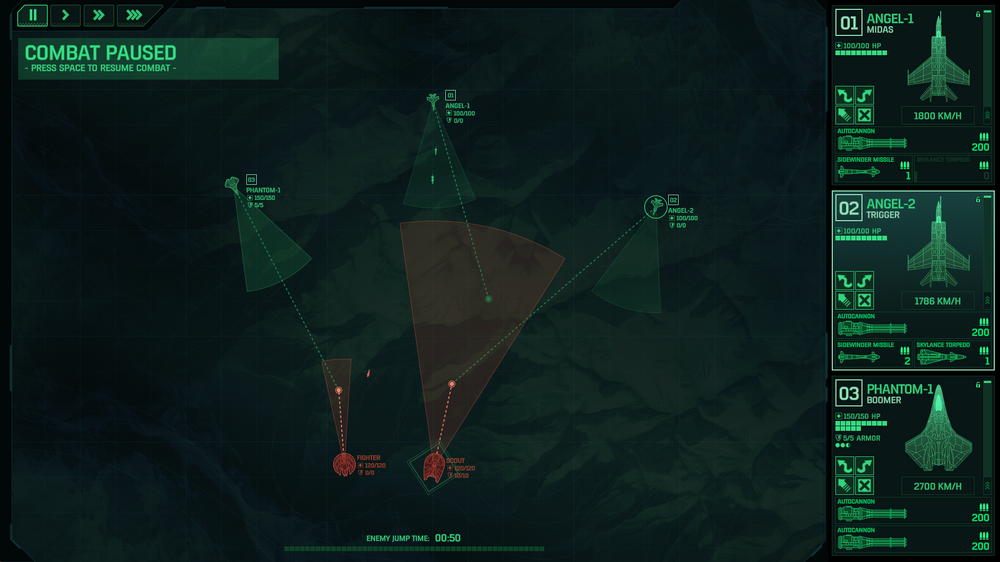The height and width of the screenshot is (562, 1000).
Task: Click the pause button in the speed controls
Action: click(x=34, y=15)
